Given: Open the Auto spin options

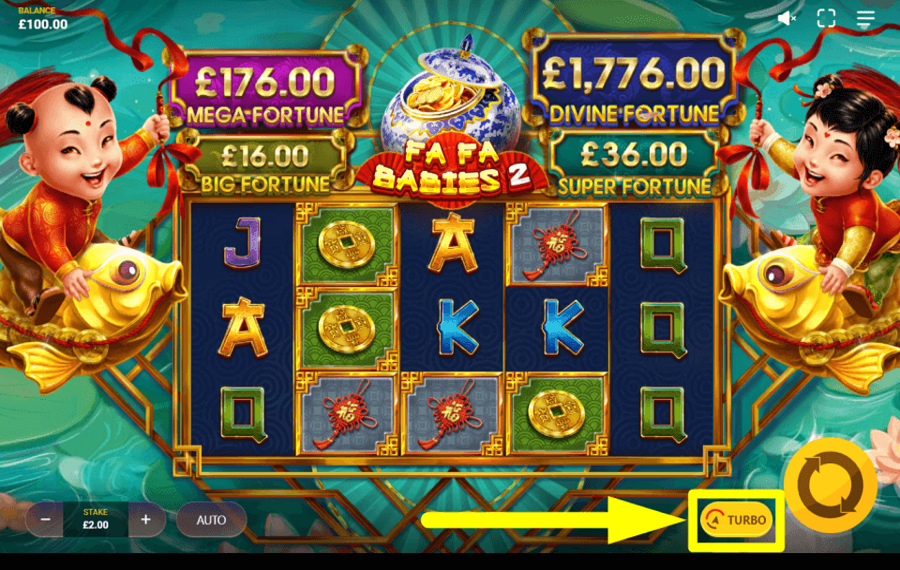Looking at the screenshot, I should [211, 520].
